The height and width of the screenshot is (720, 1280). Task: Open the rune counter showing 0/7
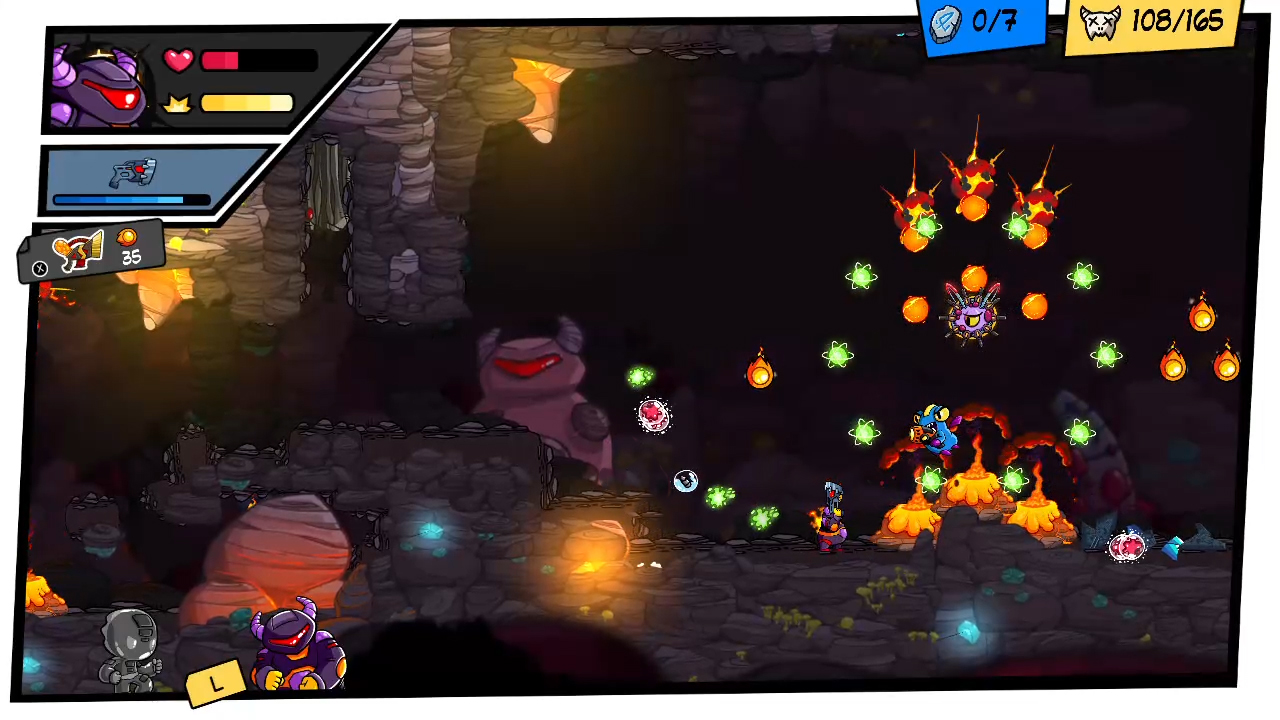click(983, 23)
